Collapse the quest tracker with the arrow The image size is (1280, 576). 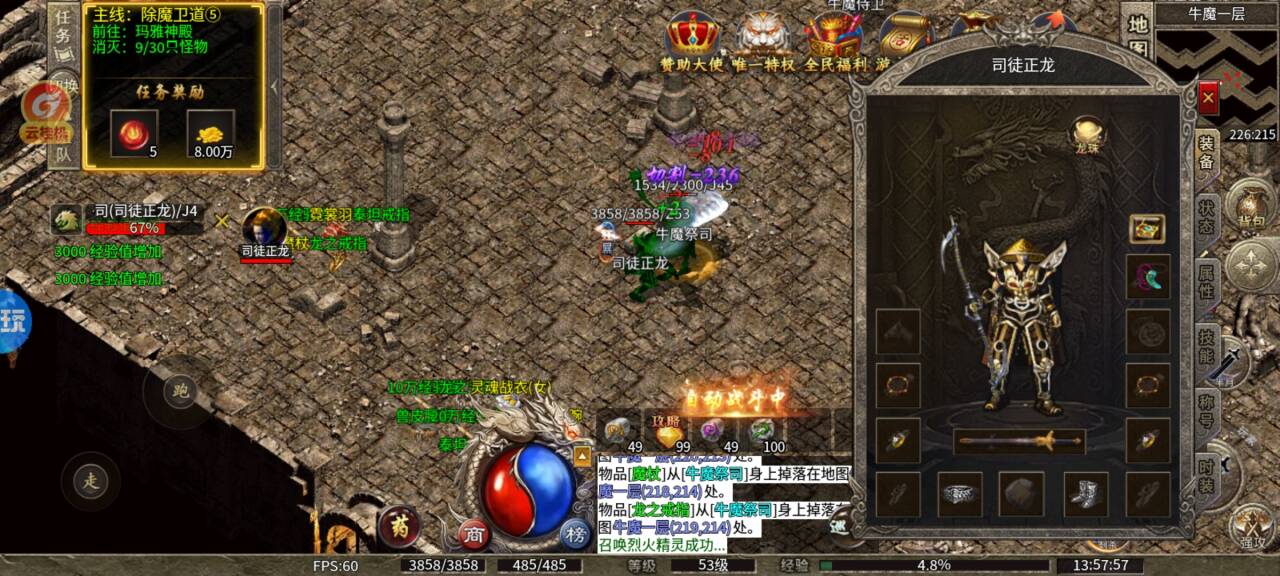tap(274, 87)
